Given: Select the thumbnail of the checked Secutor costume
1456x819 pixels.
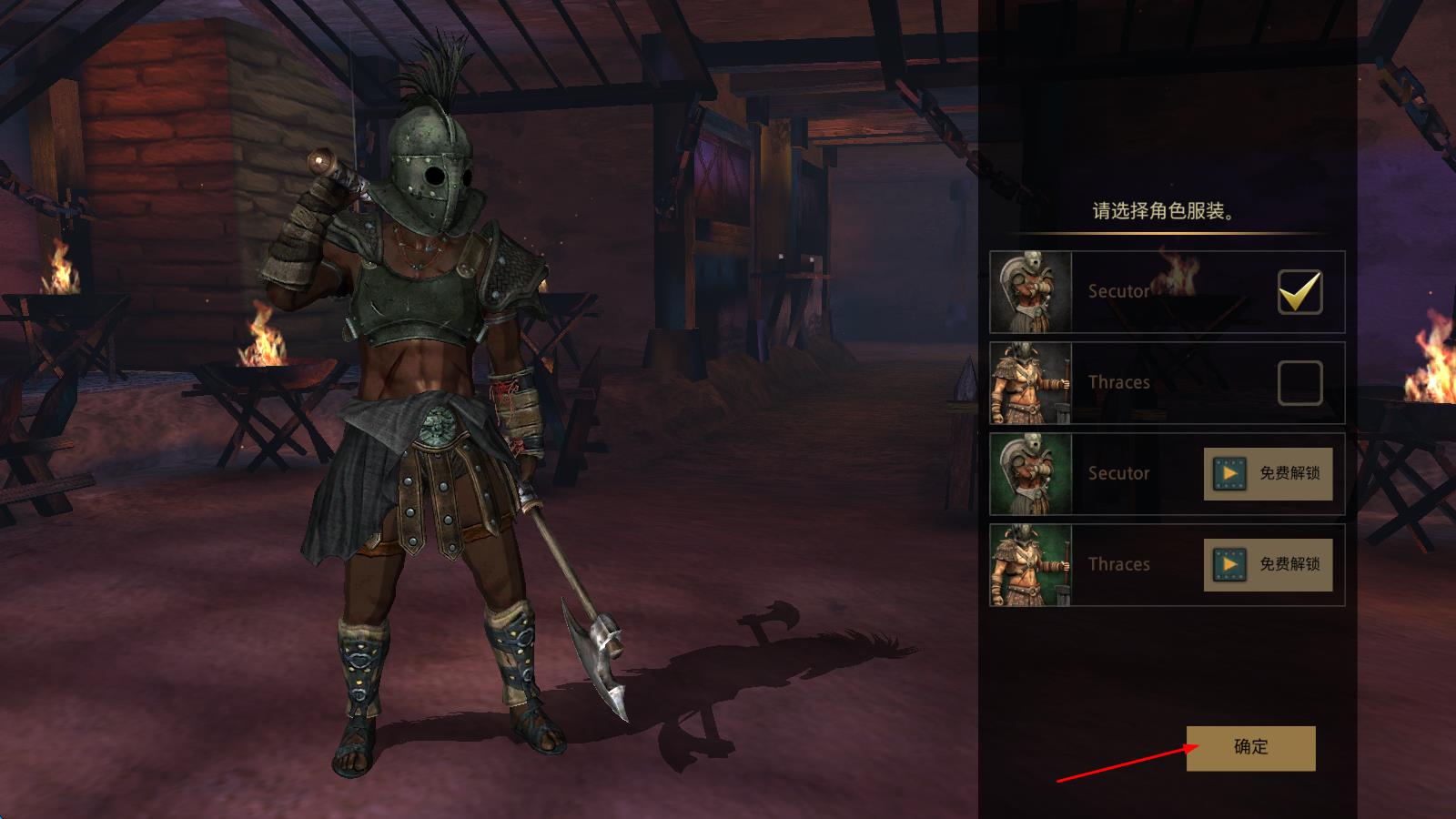Looking at the screenshot, I should point(1031,292).
